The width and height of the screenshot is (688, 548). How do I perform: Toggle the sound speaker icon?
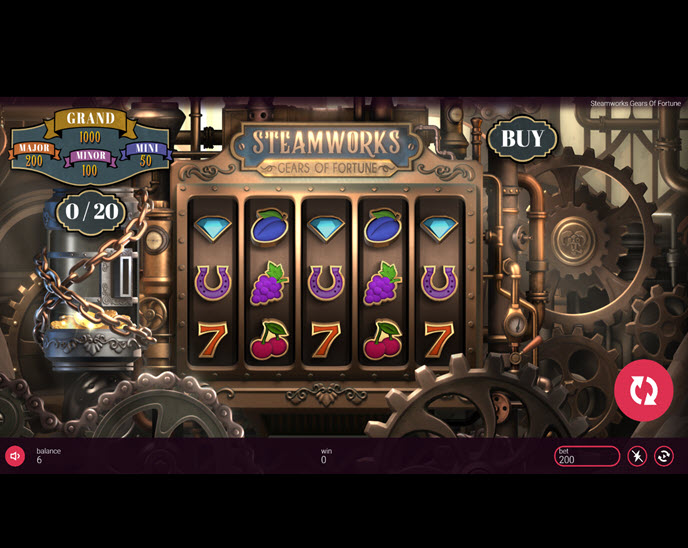point(15,456)
